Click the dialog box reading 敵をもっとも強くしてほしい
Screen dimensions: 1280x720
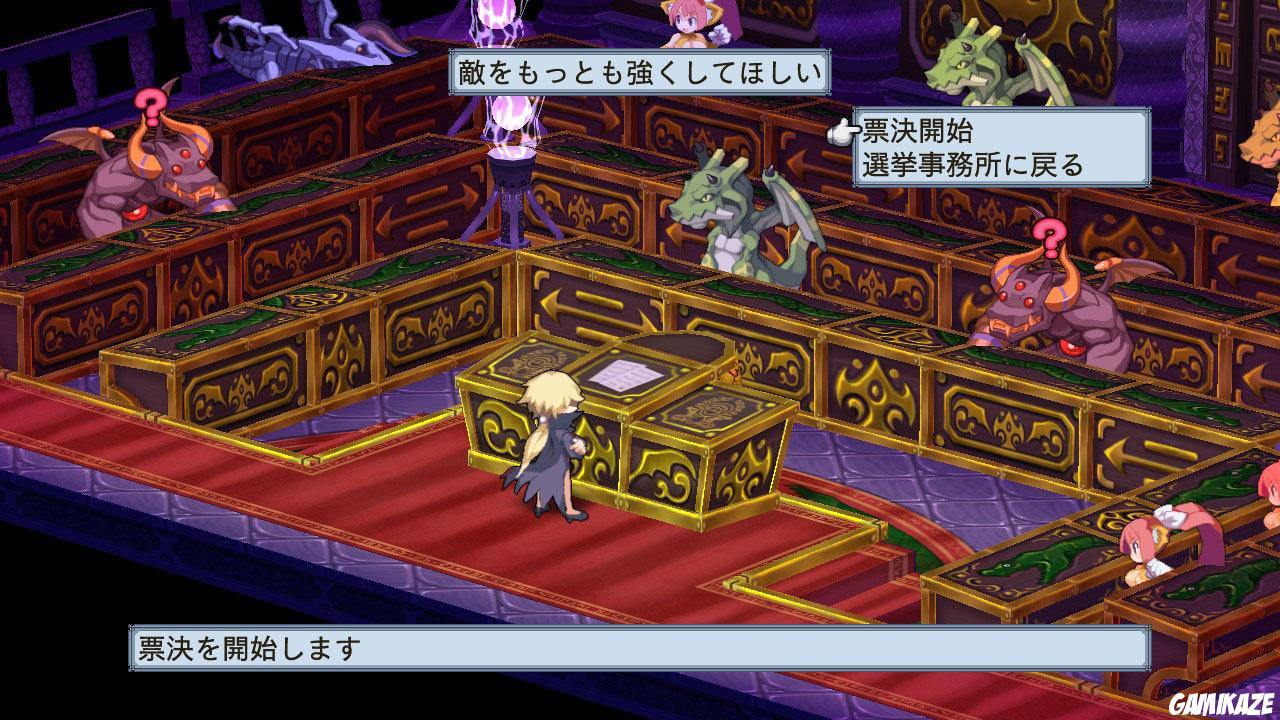click(640, 70)
